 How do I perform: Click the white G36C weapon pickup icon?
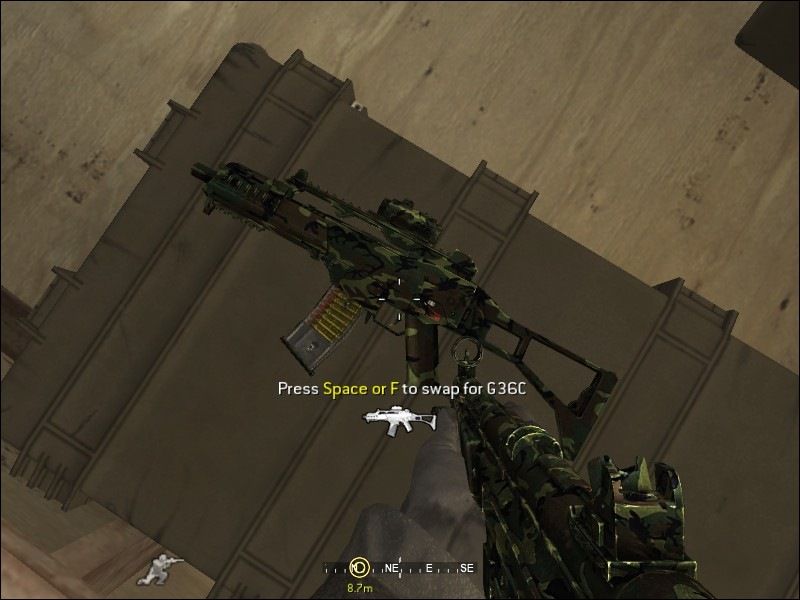[401, 420]
